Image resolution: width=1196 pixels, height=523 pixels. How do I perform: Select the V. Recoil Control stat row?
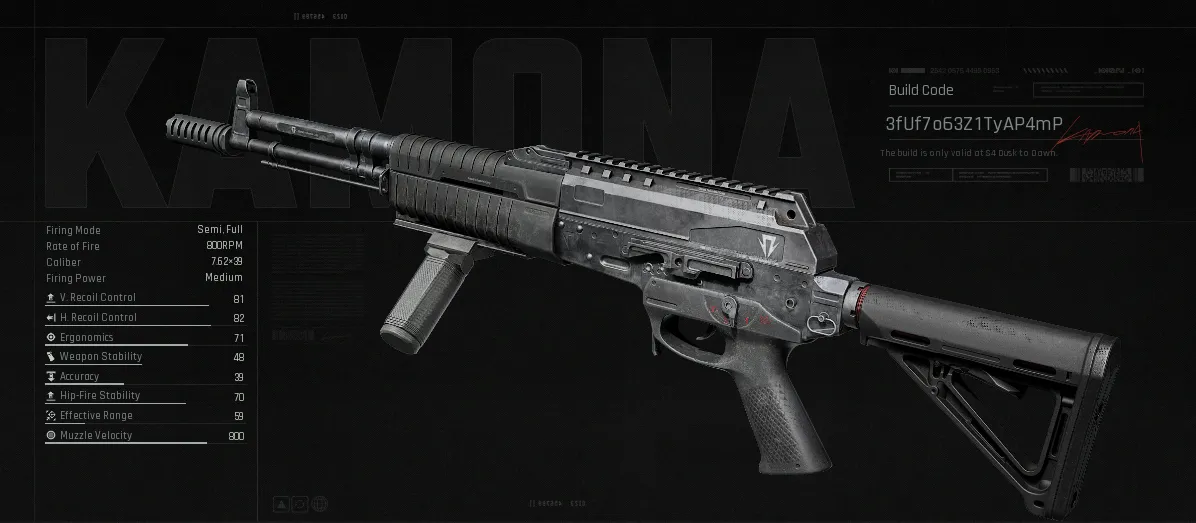click(144, 298)
